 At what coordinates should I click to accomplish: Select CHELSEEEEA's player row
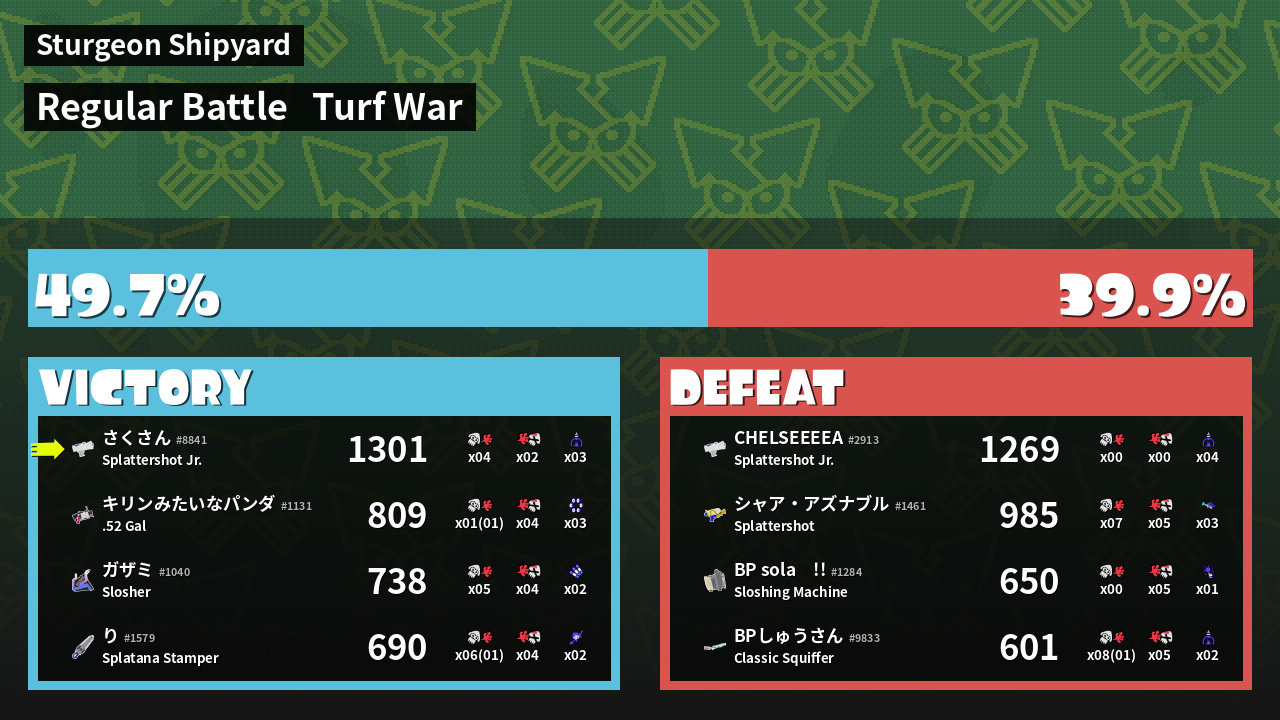coord(956,449)
